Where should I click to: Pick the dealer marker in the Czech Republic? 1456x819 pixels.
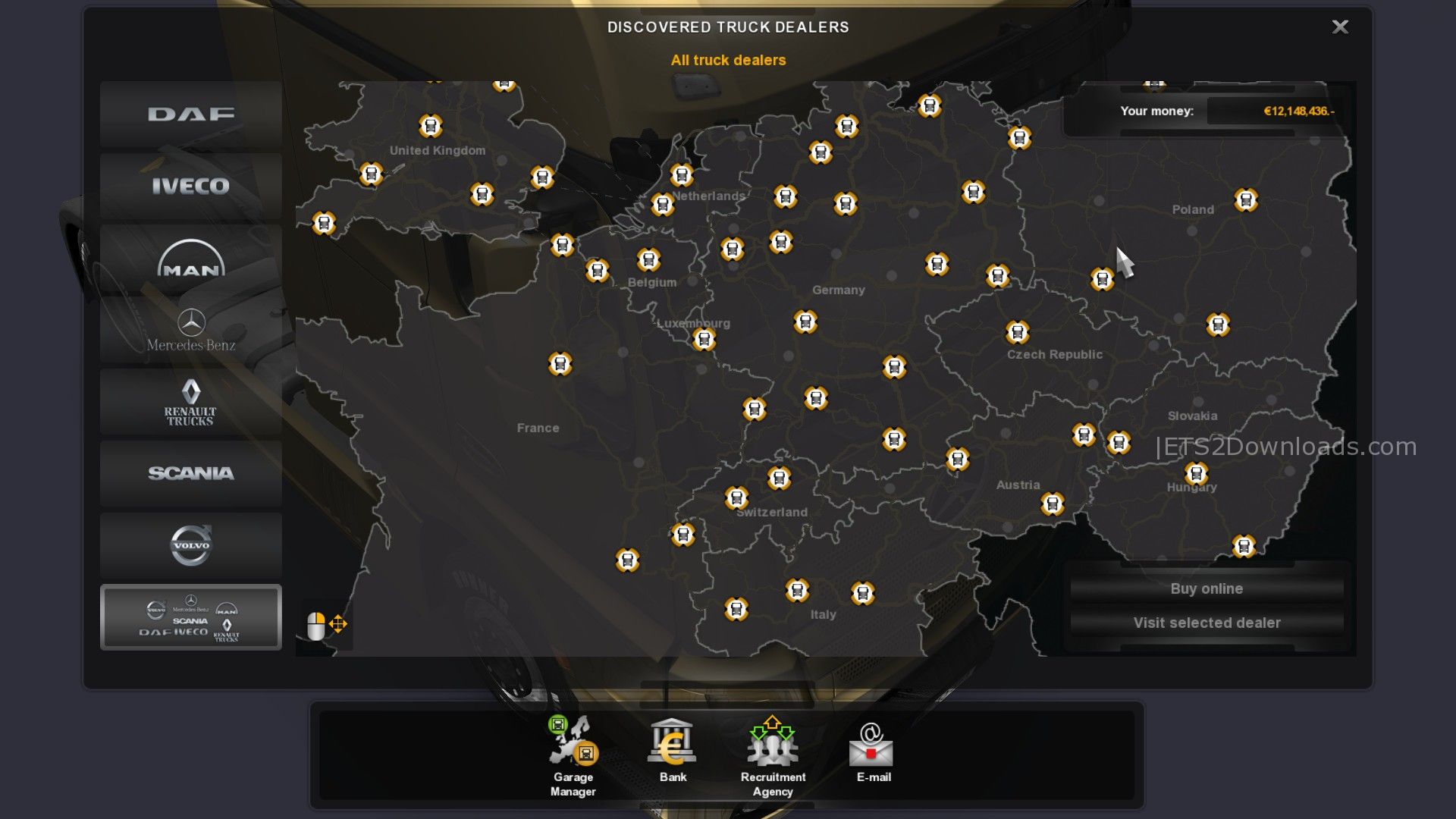(1017, 332)
